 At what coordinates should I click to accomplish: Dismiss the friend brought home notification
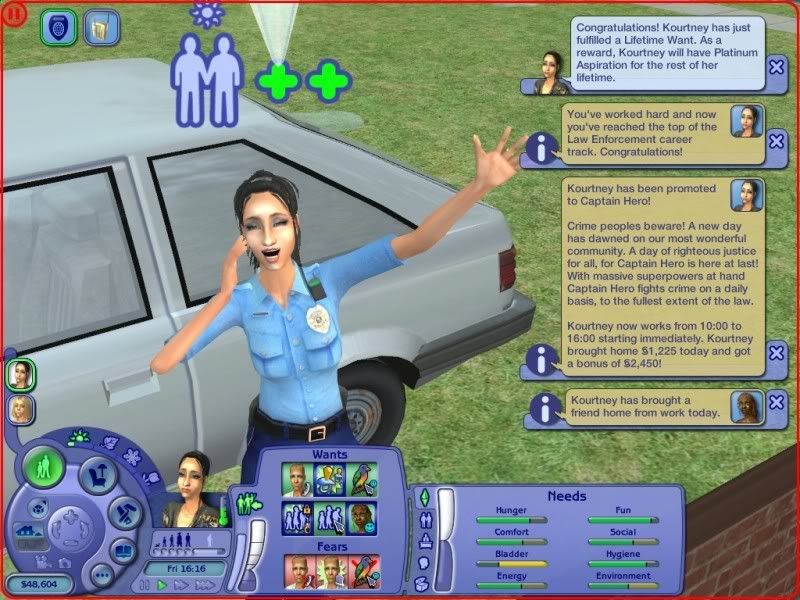click(776, 407)
